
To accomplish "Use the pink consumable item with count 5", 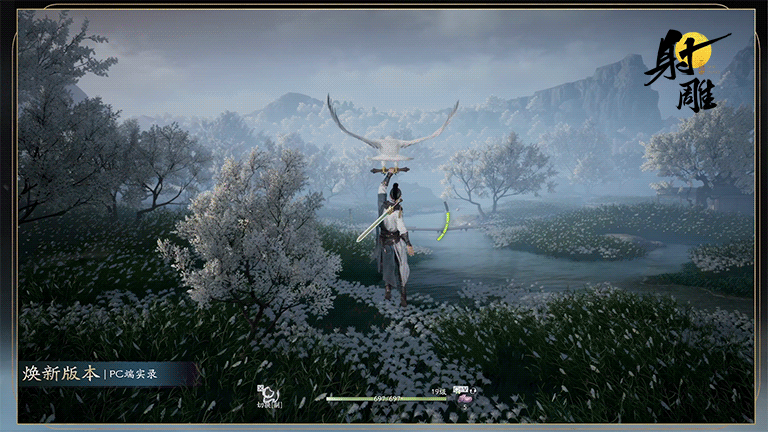I will click(464, 398).
